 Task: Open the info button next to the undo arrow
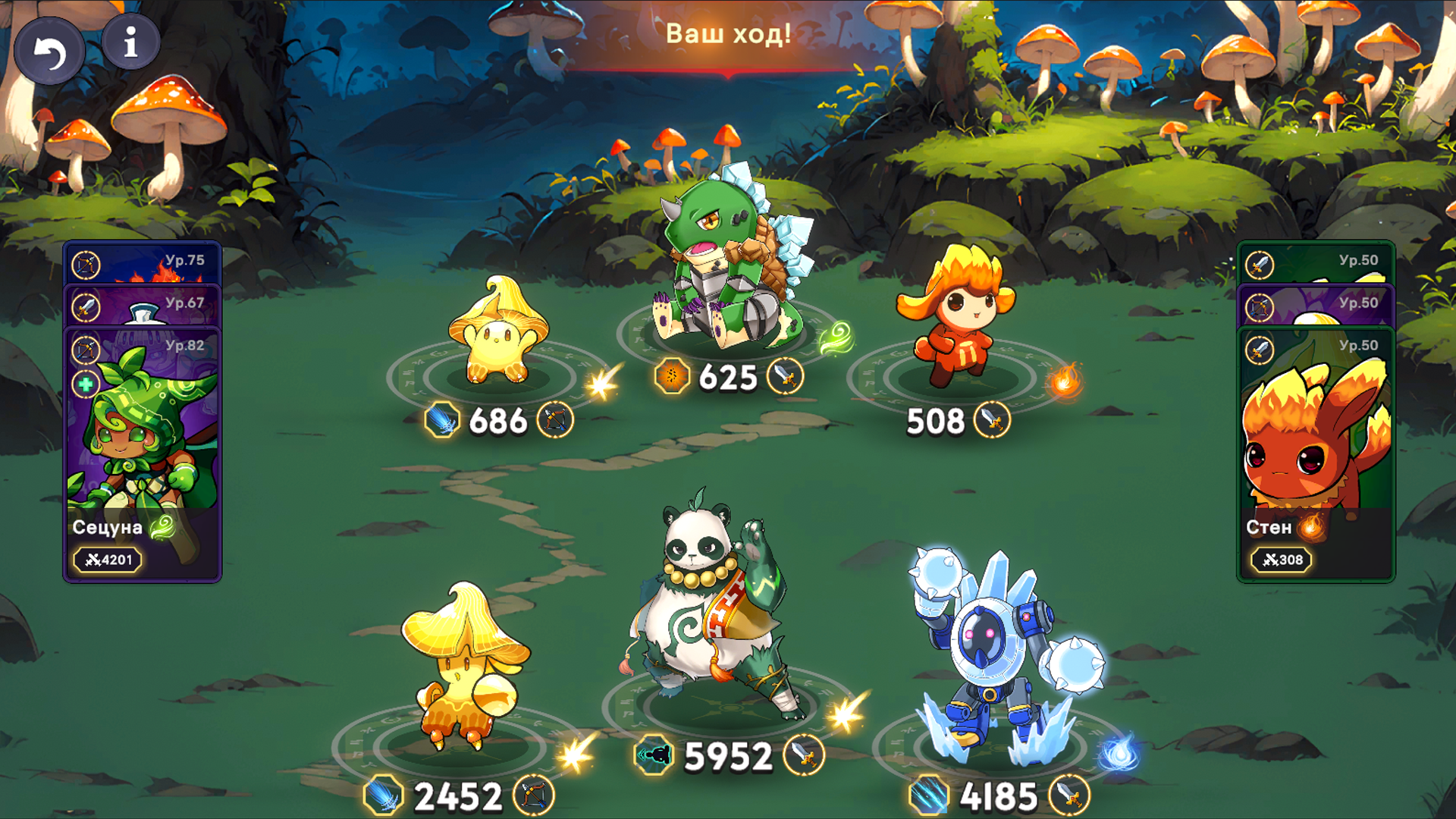(130, 42)
